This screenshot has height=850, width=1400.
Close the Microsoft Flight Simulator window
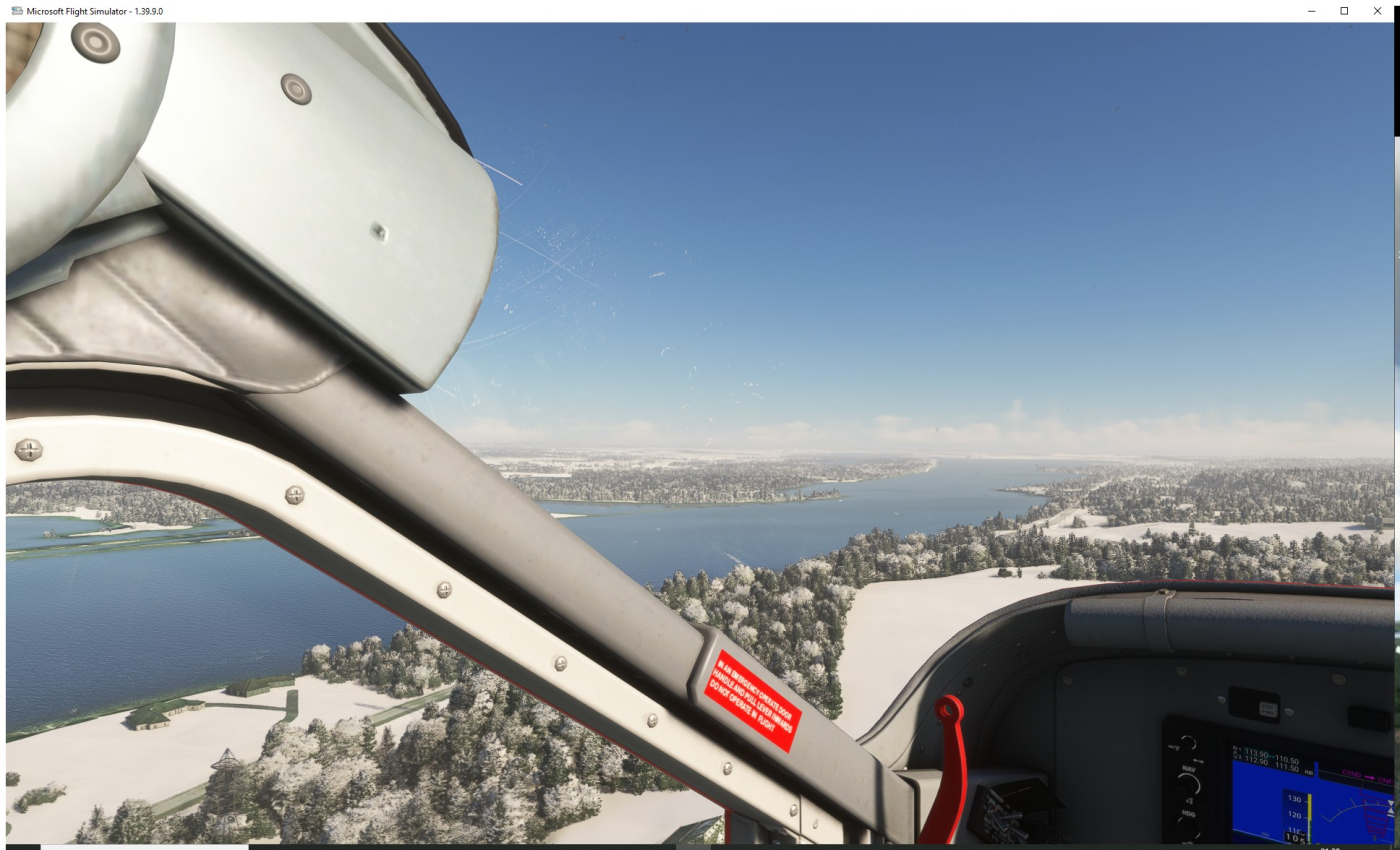click(x=1377, y=11)
